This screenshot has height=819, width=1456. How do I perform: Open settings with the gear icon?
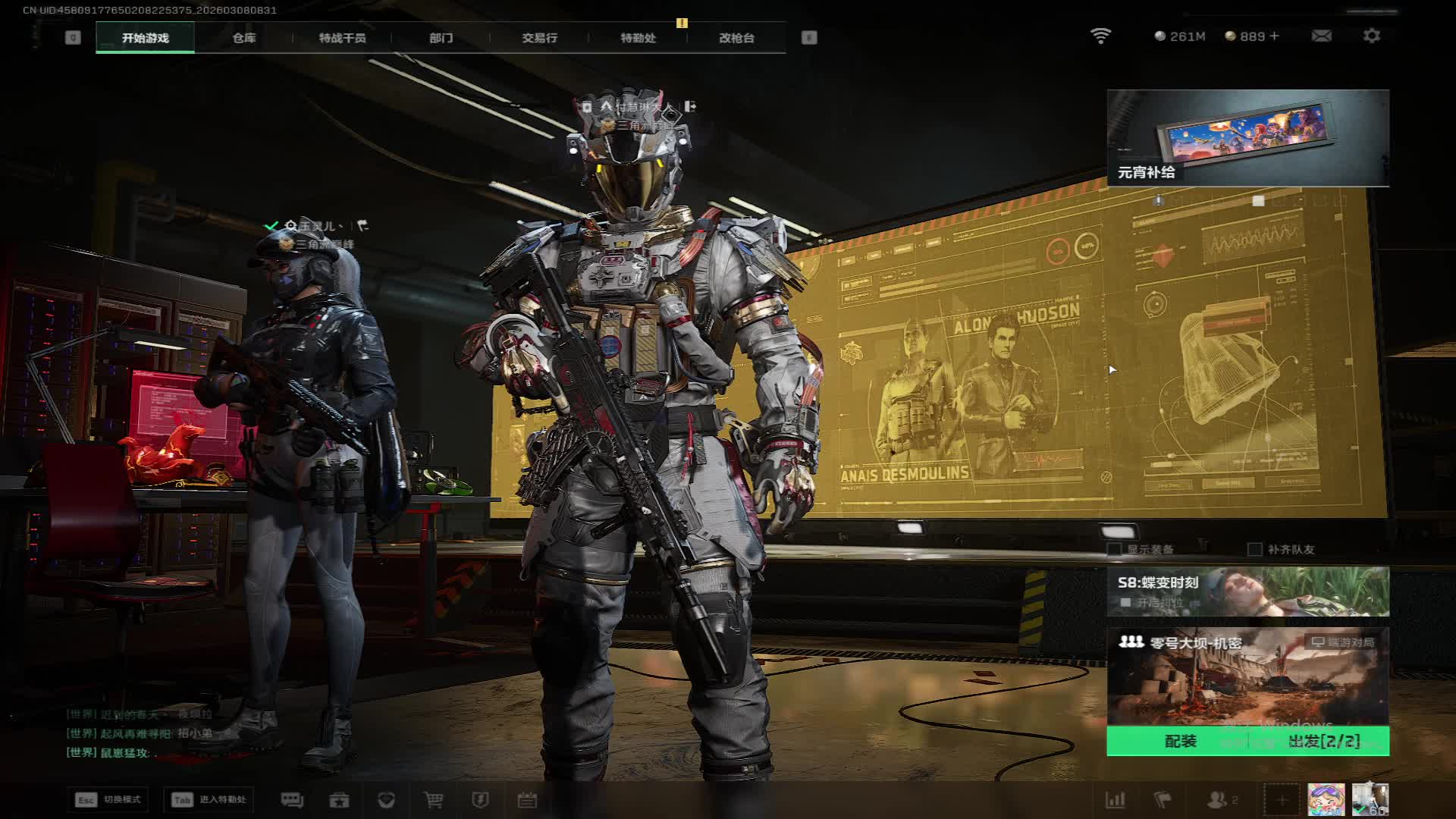1371,36
